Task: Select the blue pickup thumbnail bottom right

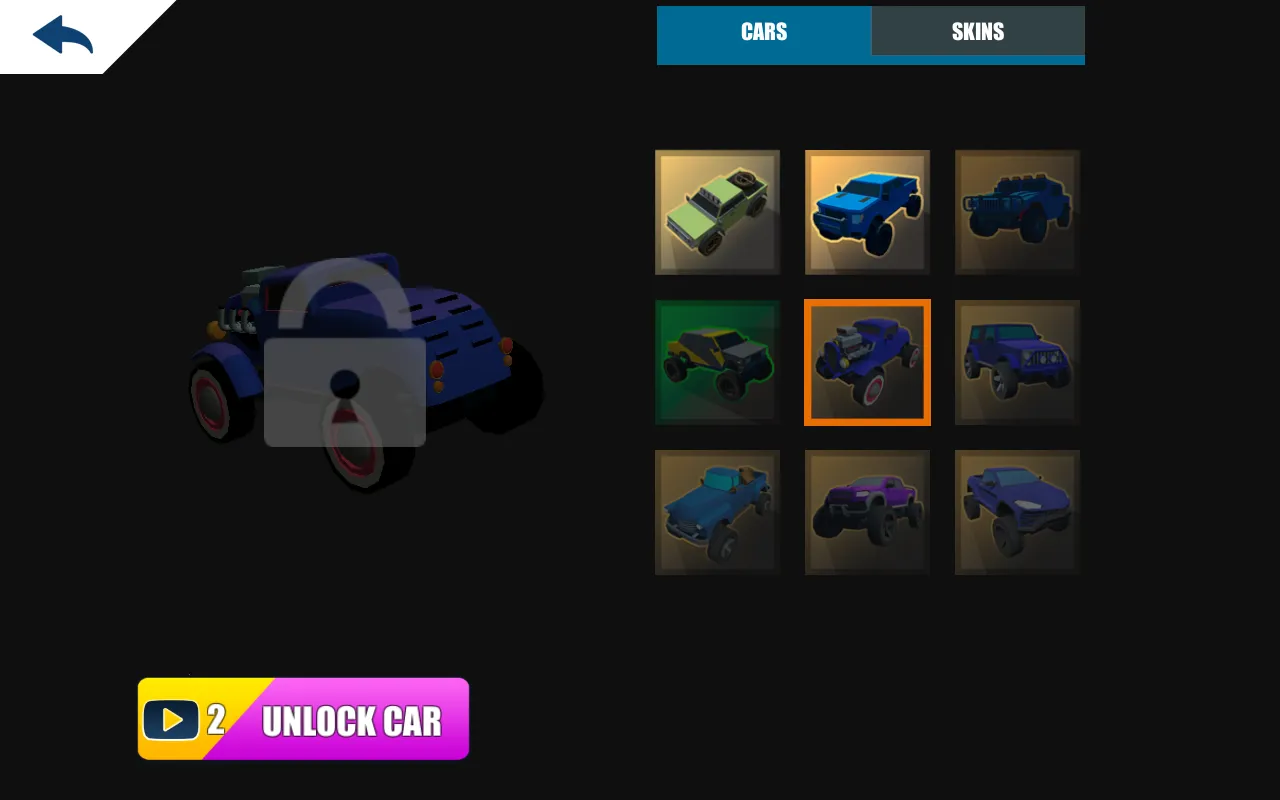Action: pyautogui.click(x=1017, y=512)
